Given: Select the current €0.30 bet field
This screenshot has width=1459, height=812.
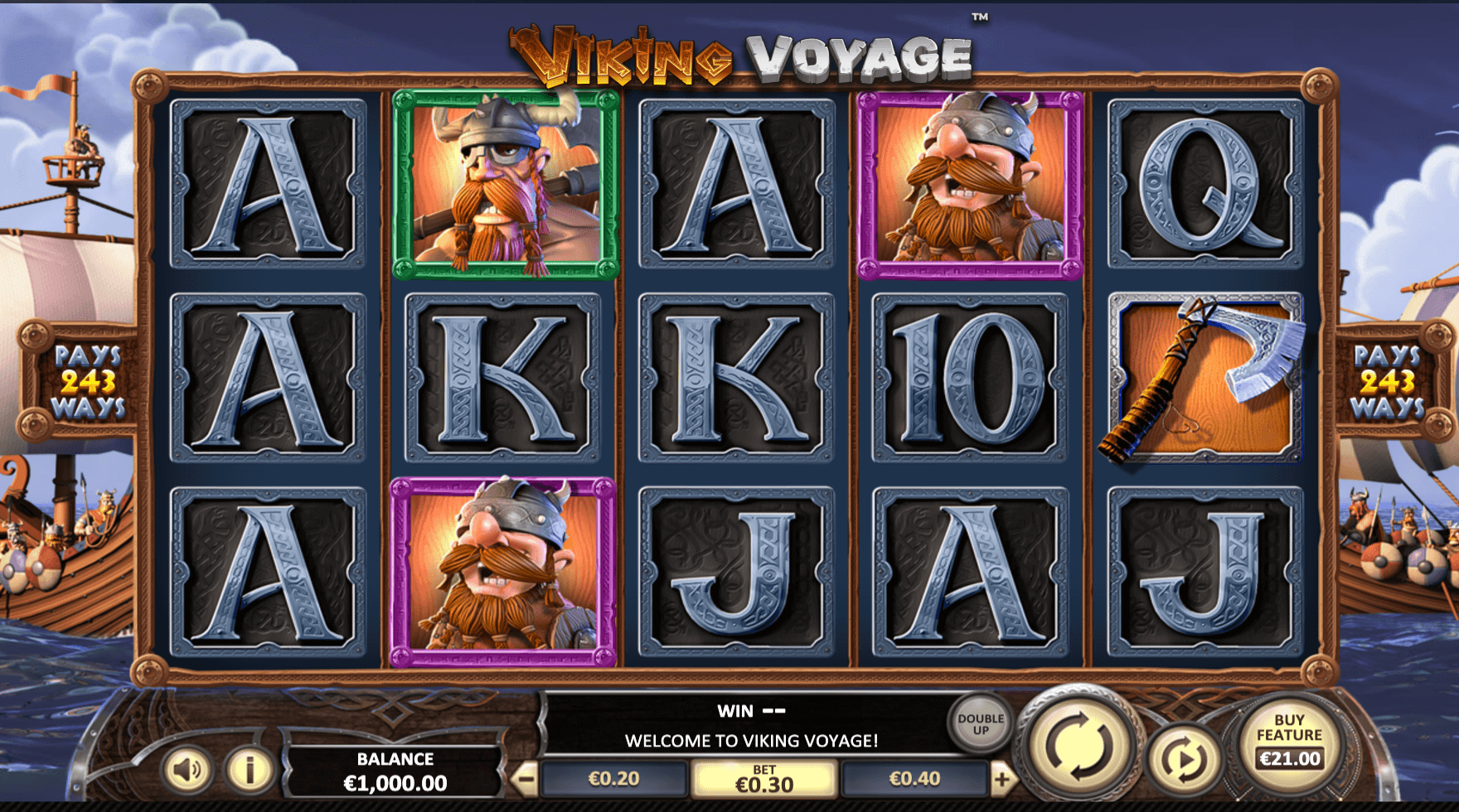Looking at the screenshot, I should pyautogui.click(x=763, y=780).
